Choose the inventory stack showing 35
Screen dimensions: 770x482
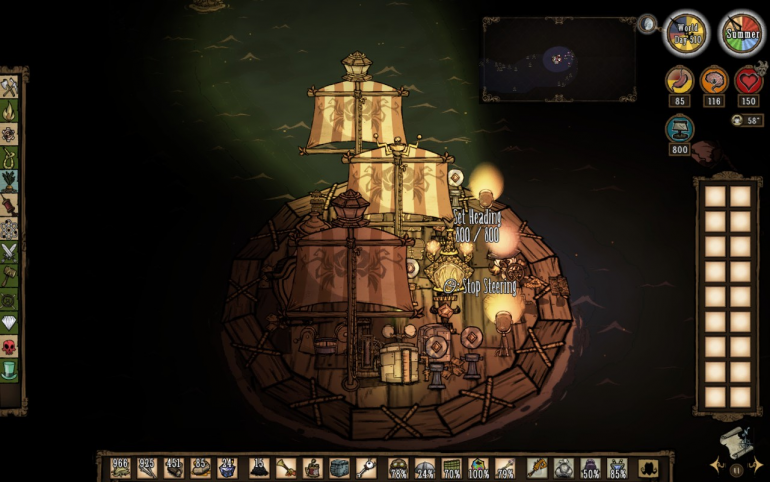[x=199, y=467]
